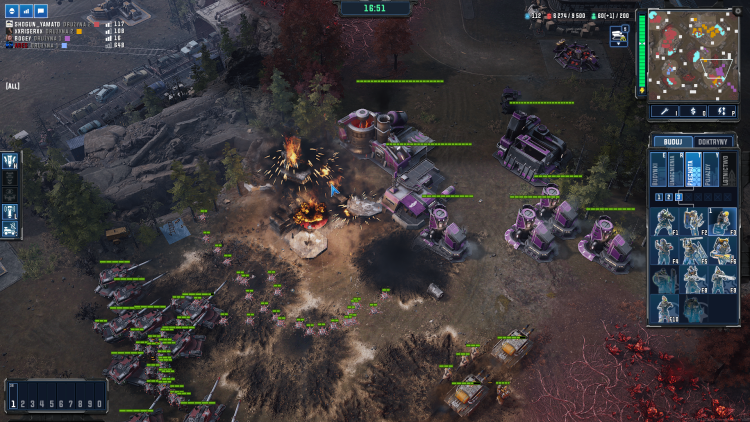Click the unit card icon beside the resources
The image size is (750, 422).
tap(617, 35)
